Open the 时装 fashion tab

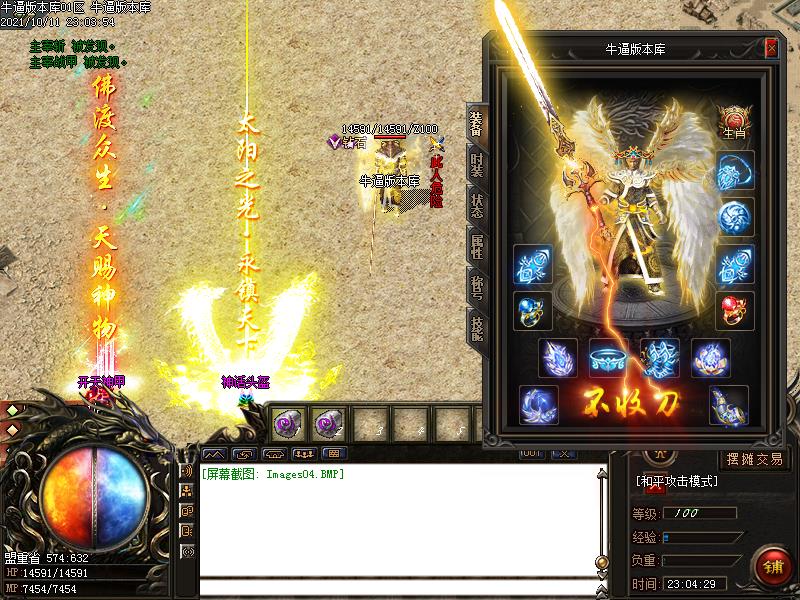coord(476,164)
